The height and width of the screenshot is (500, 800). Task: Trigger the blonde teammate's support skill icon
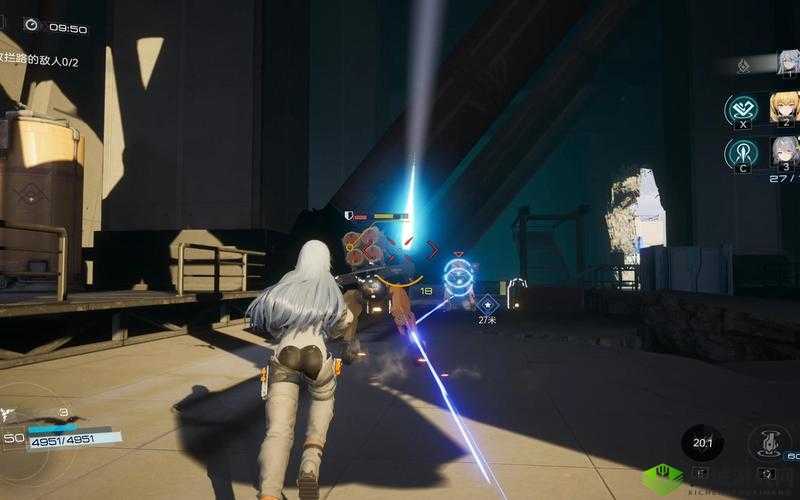[741, 109]
